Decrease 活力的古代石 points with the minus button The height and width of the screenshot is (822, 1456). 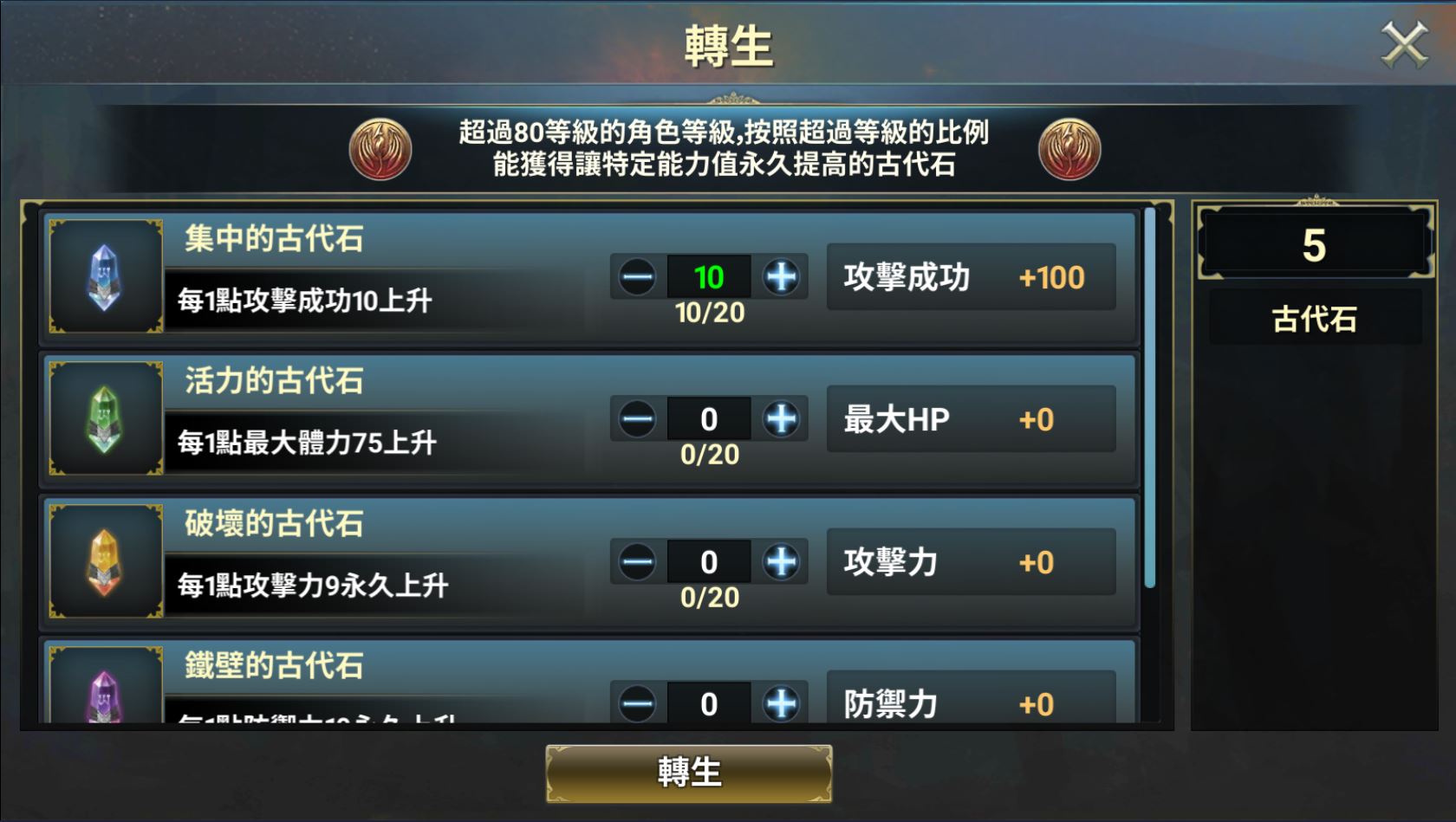[x=637, y=418]
